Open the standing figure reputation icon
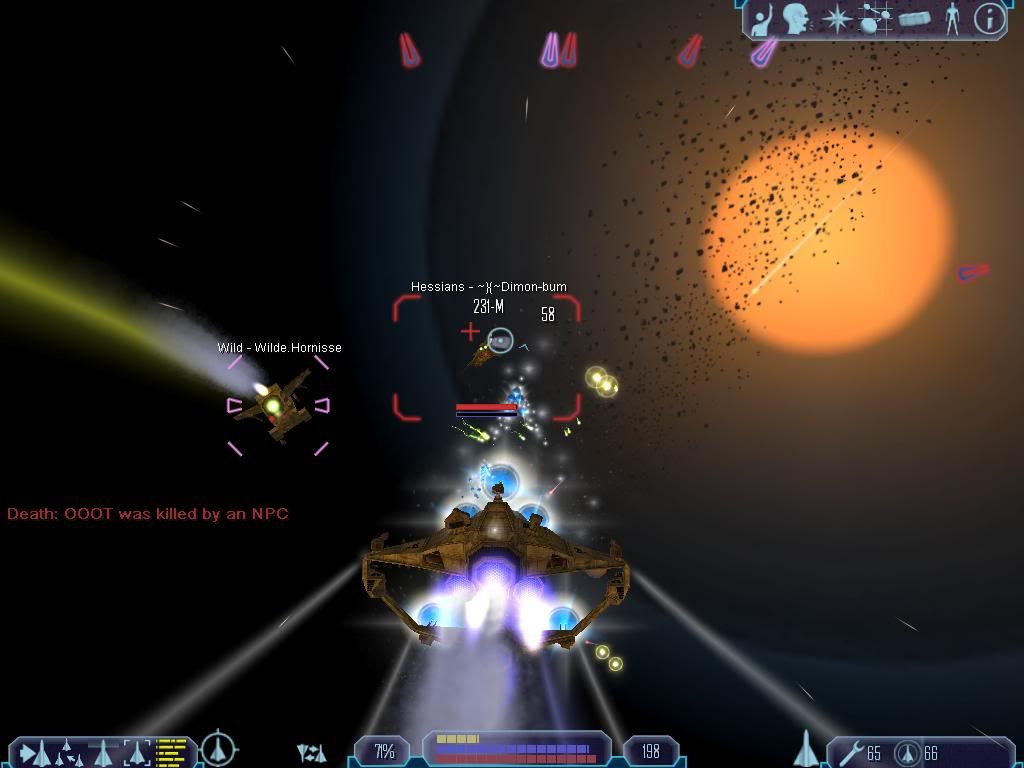Image resolution: width=1024 pixels, height=768 pixels. click(x=952, y=18)
